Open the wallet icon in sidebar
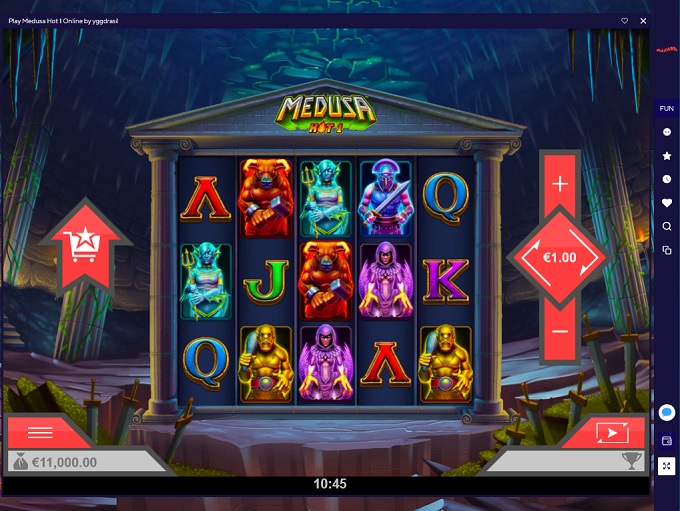680x511 pixels. coord(667,441)
